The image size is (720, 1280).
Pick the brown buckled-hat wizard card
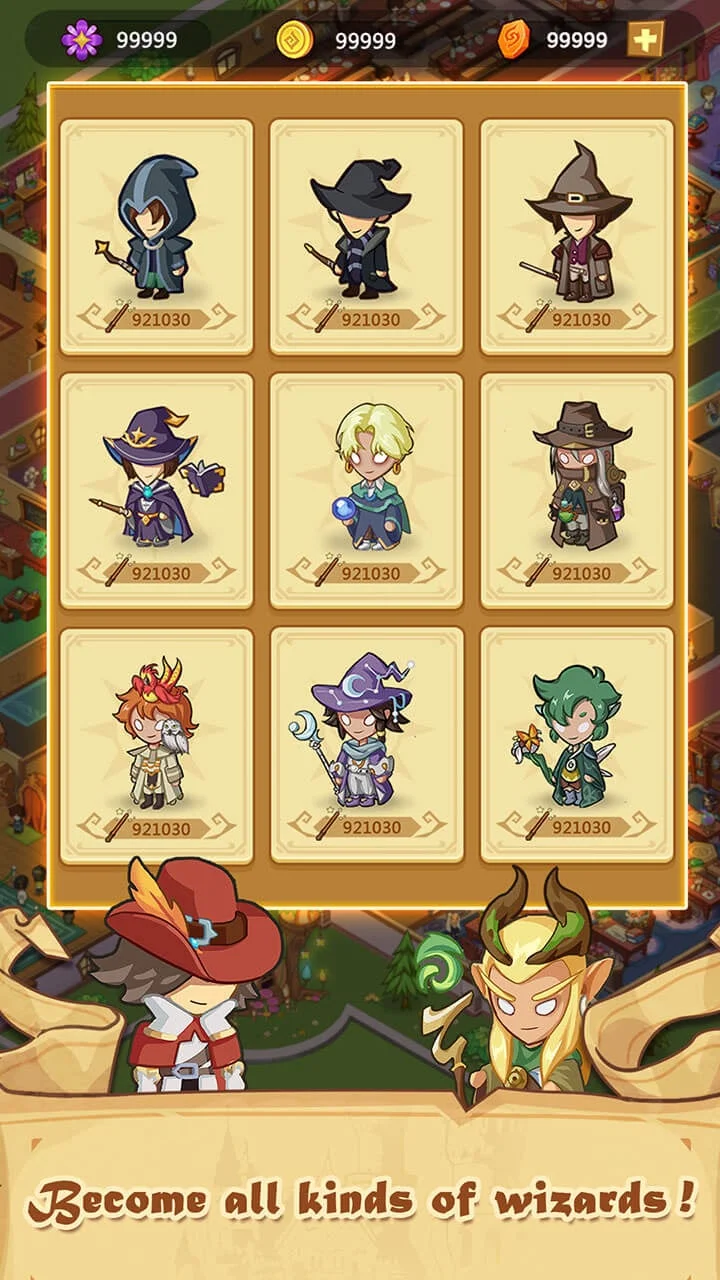point(577,236)
